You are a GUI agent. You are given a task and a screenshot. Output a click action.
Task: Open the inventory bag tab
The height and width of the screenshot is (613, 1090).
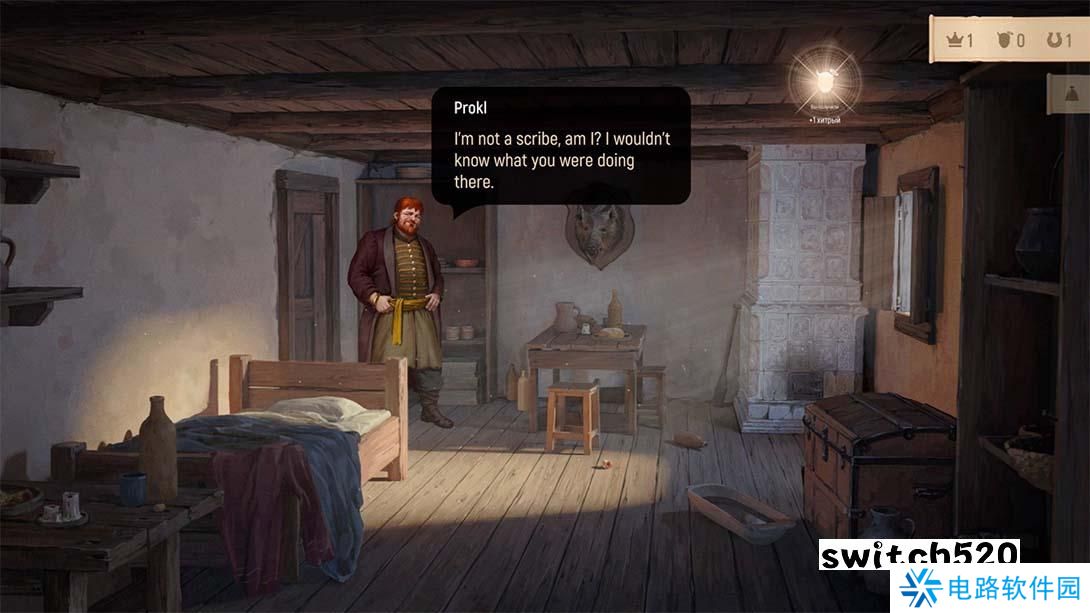1071,94
